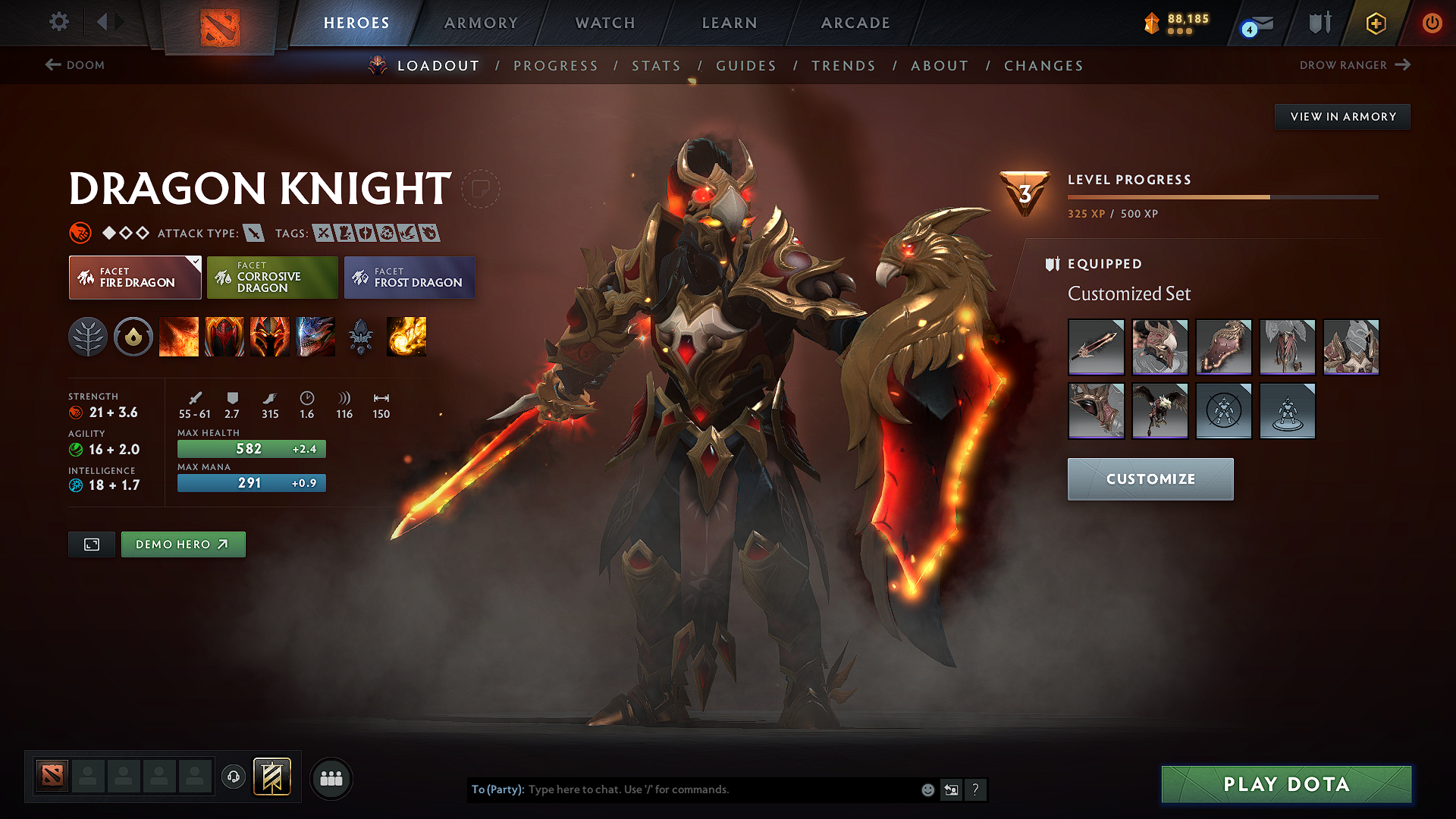Screen dimensions: 1456x819
Task: Click the Aghanim's Scepter upgrade icon
Action: click(362, 337)
